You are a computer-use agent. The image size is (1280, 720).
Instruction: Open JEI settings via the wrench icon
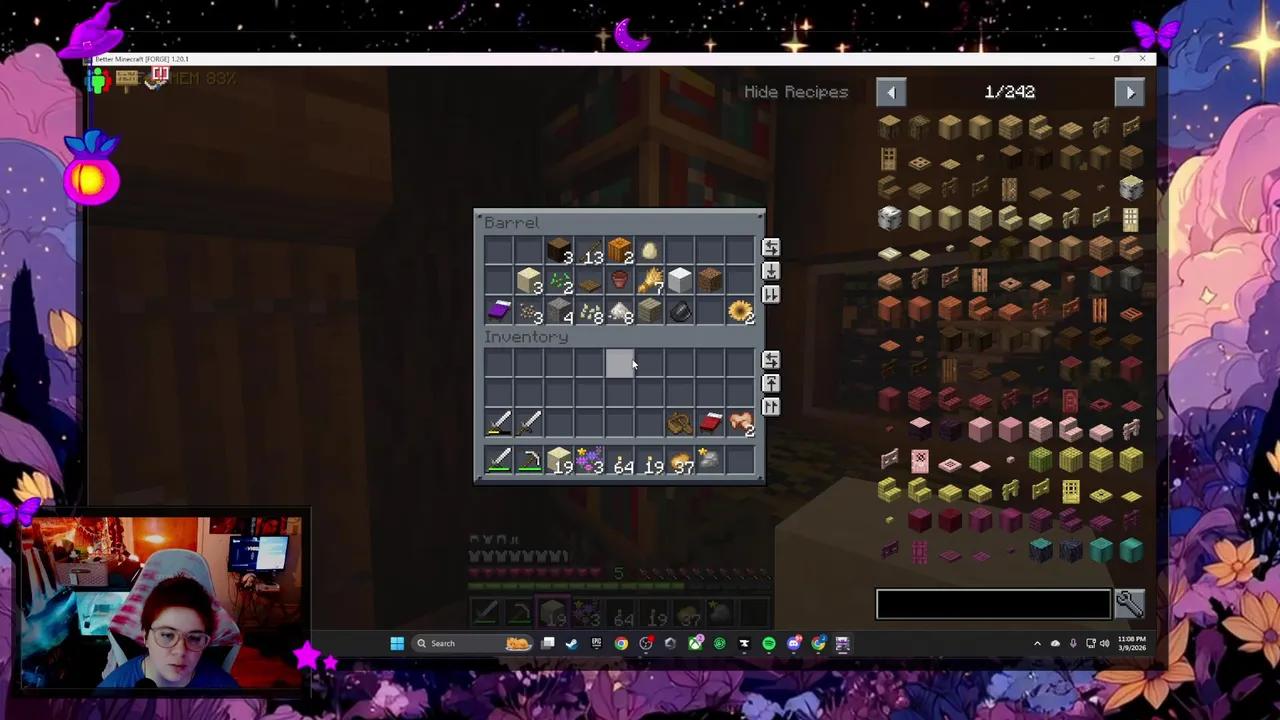click(1128, 602)
